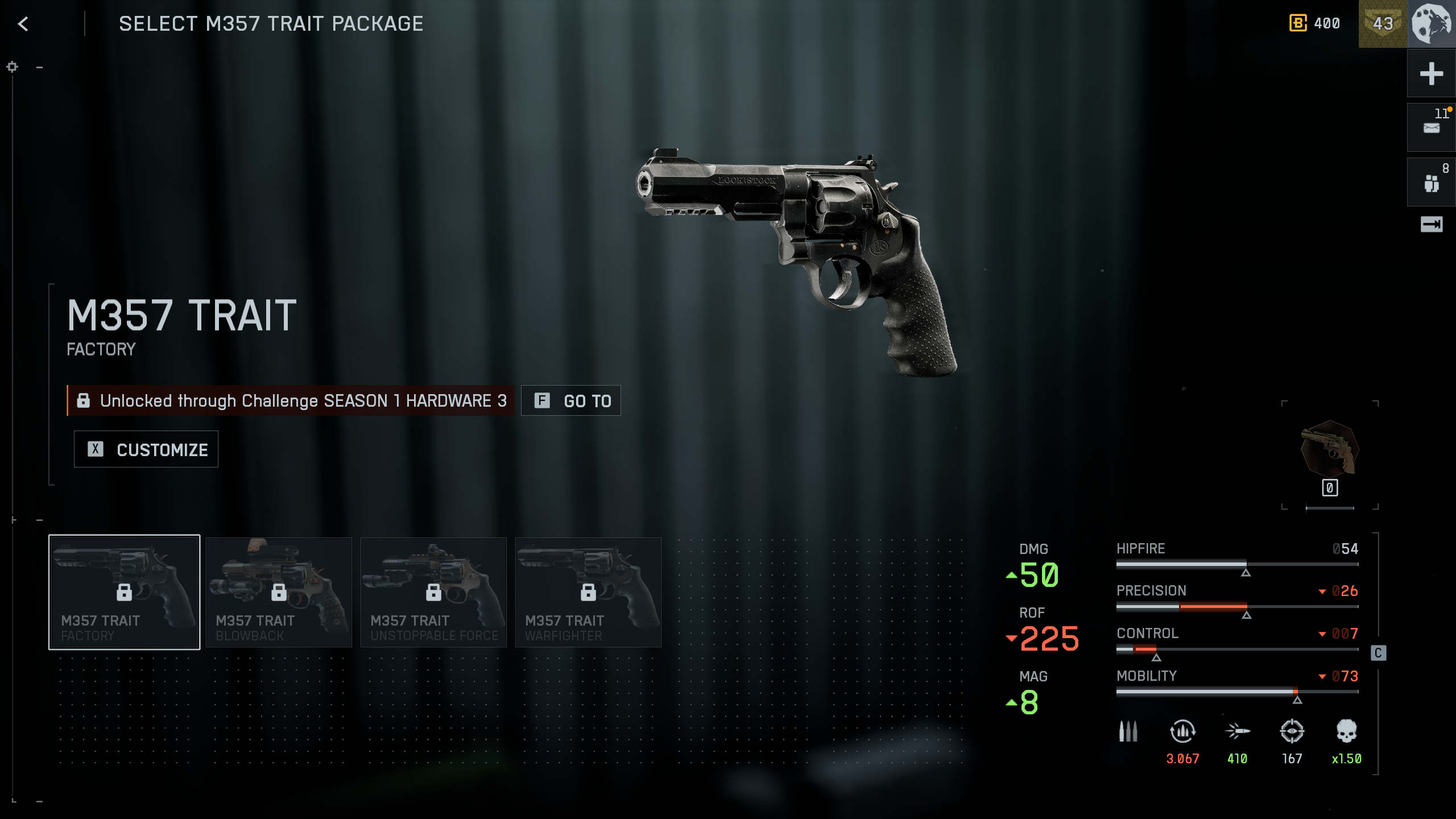Collapse the right sidebar with the arrow icon
Image resolution: width=1456 pixels, height=819 pixels.
point(1431,225)
